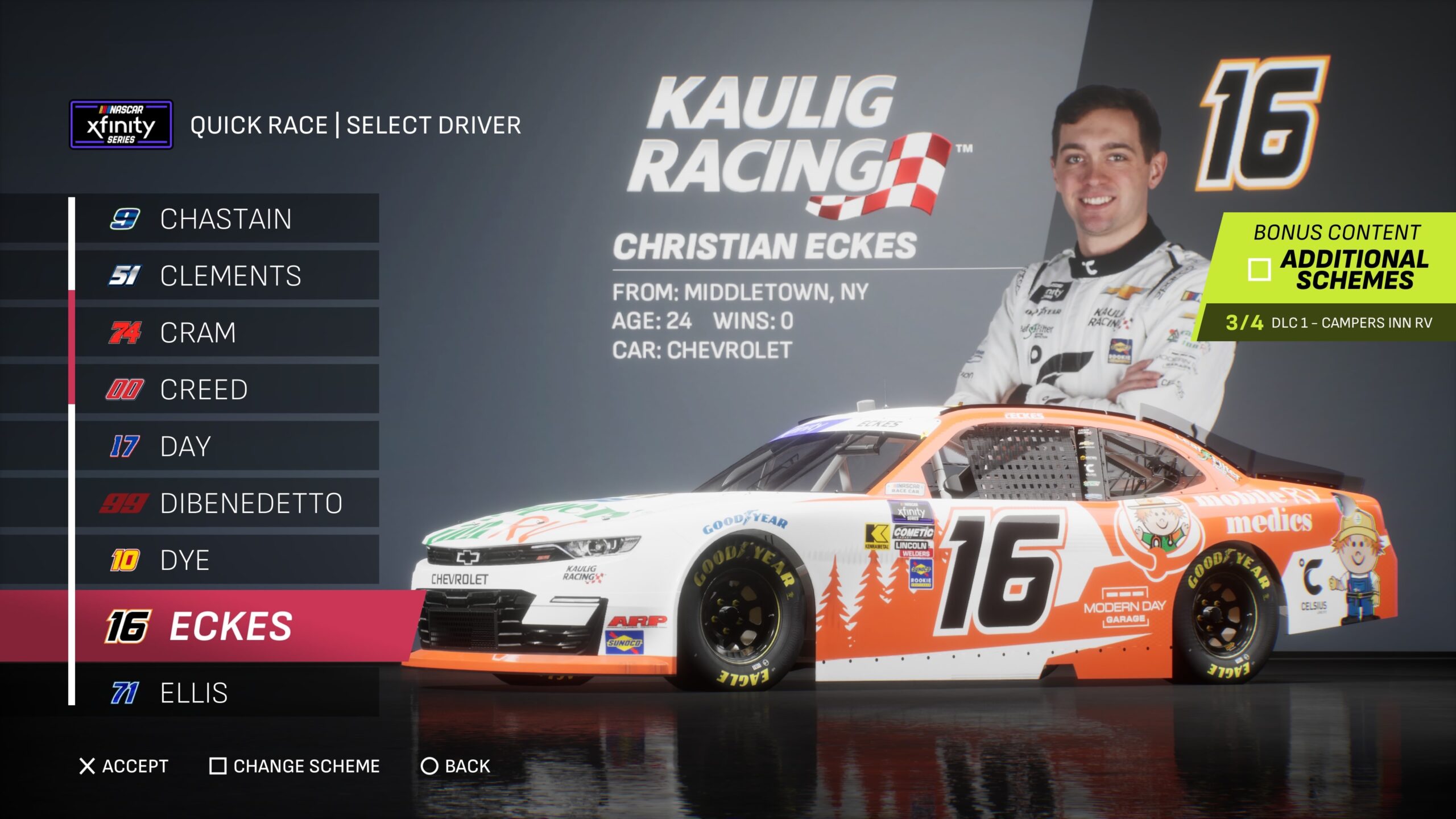Accept the selected driver
1456x819 pixels.
click(x=124, y=766)
